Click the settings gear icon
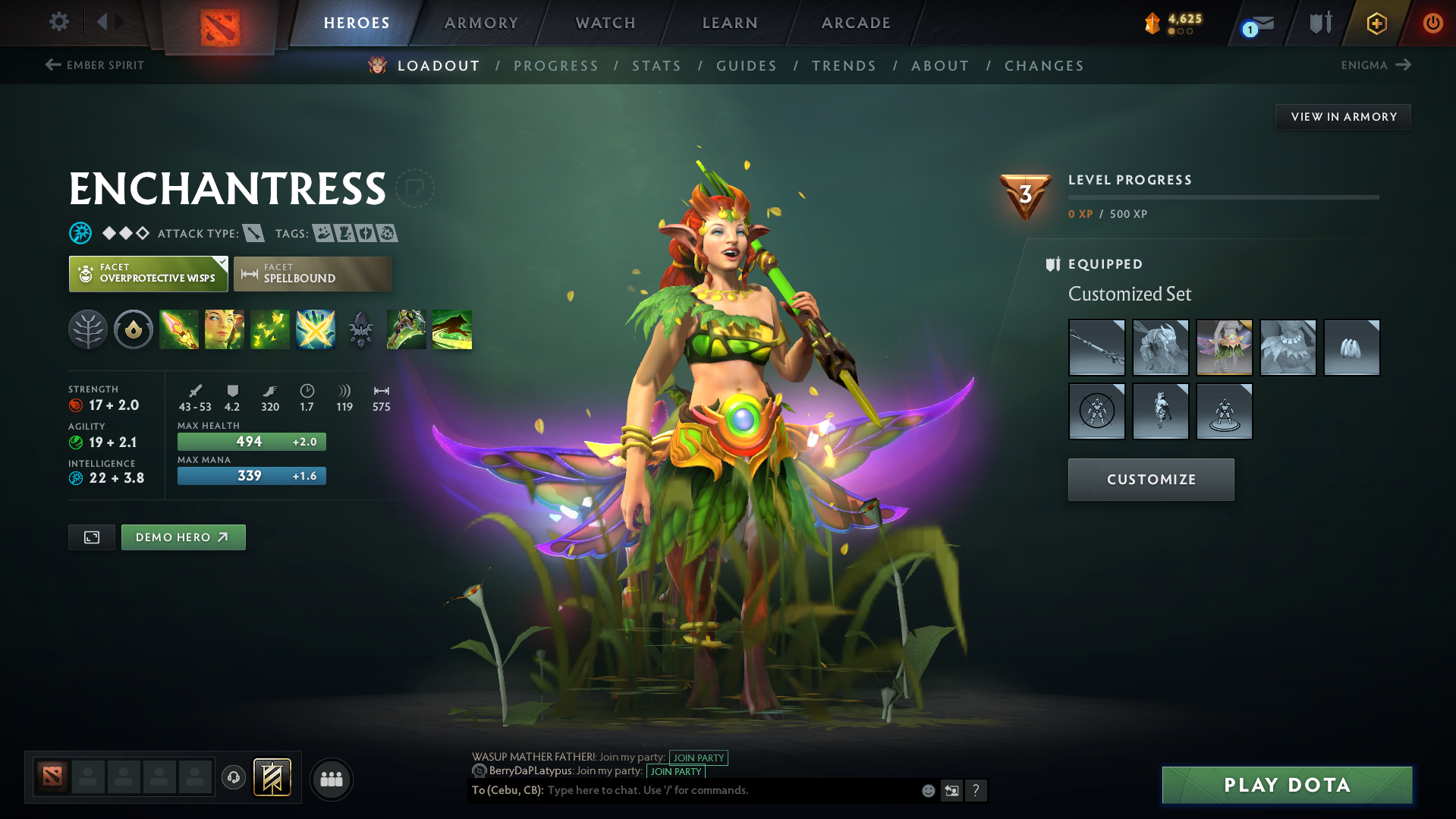 tap(58, 22)
